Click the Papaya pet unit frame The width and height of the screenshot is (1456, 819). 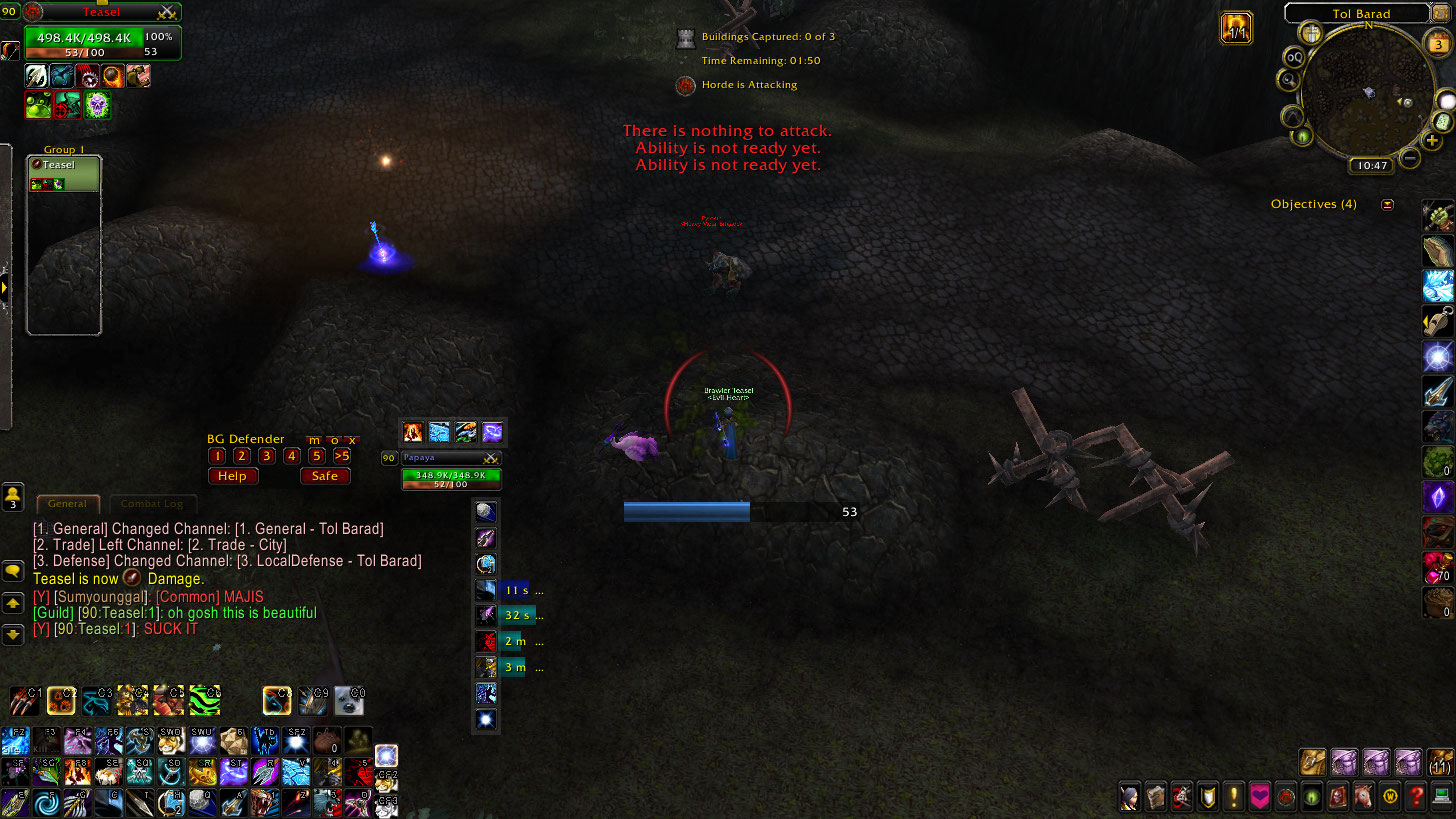click(x=450, y=471)
